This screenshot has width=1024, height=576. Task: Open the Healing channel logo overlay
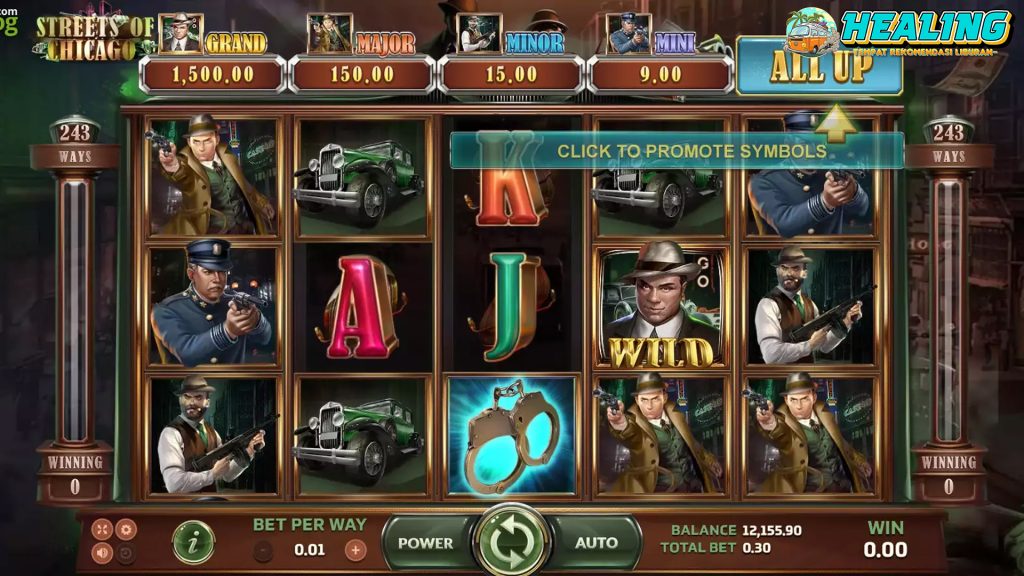pos(898,30)
